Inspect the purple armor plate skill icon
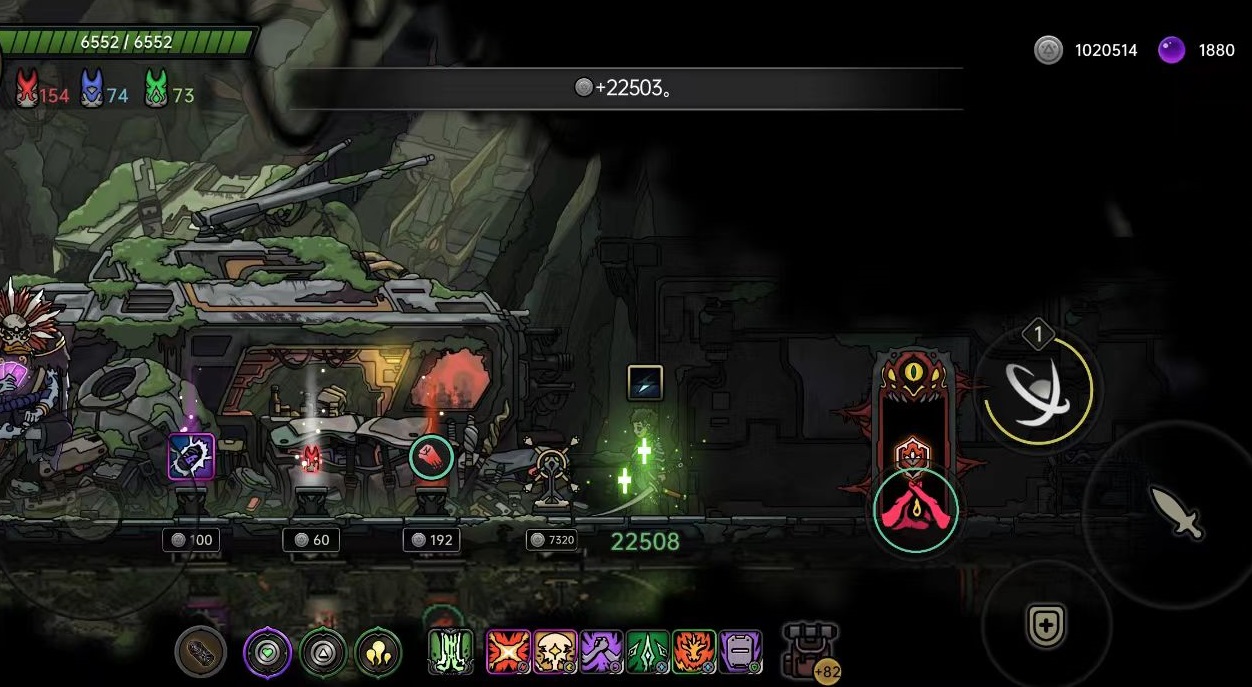Image resolution: width=1252 pixels, height=687 pixels. pyautogui.click(x=741, y=652)
